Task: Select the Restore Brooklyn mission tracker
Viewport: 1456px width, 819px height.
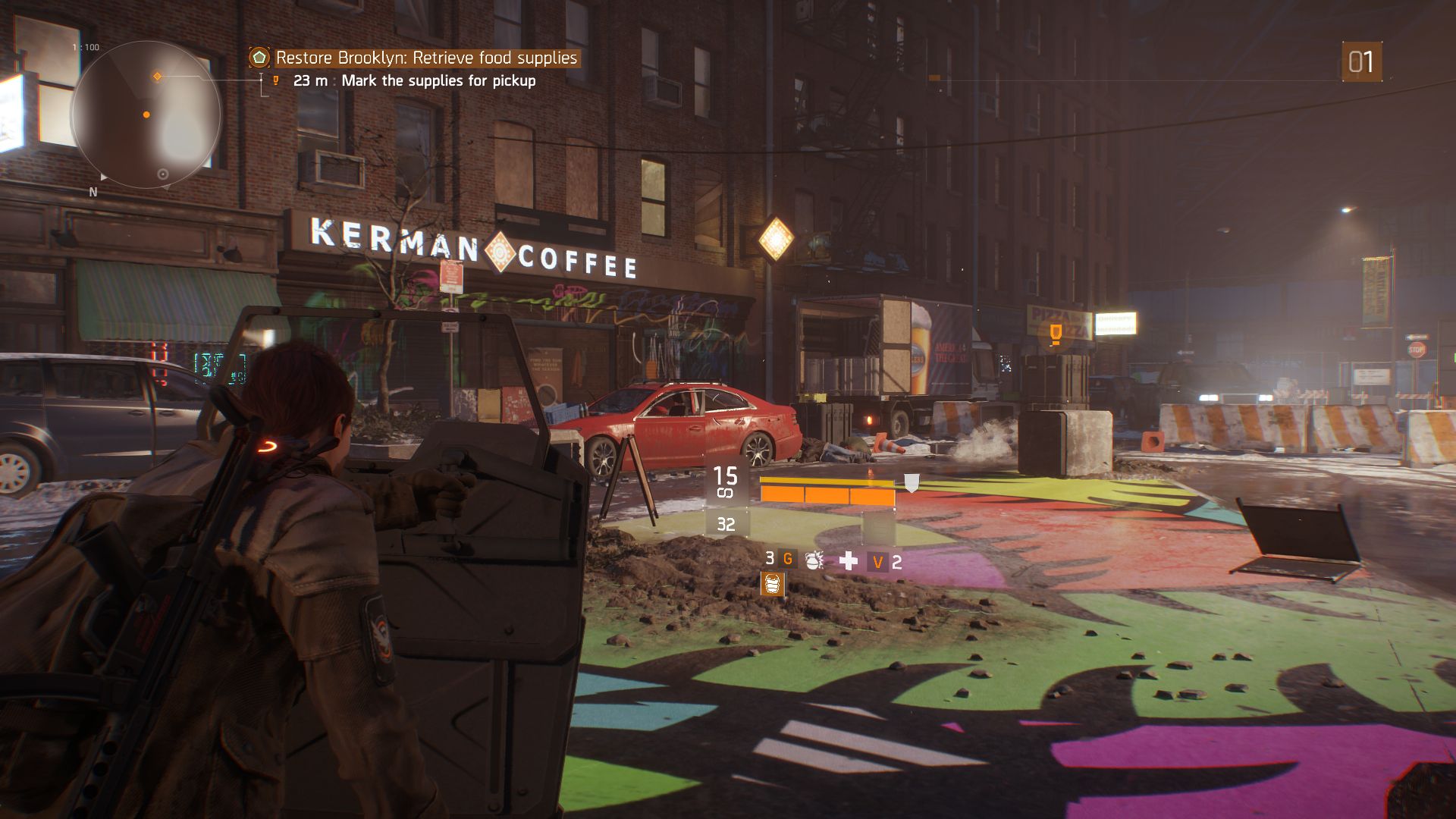Action: (x=426, y=58)
